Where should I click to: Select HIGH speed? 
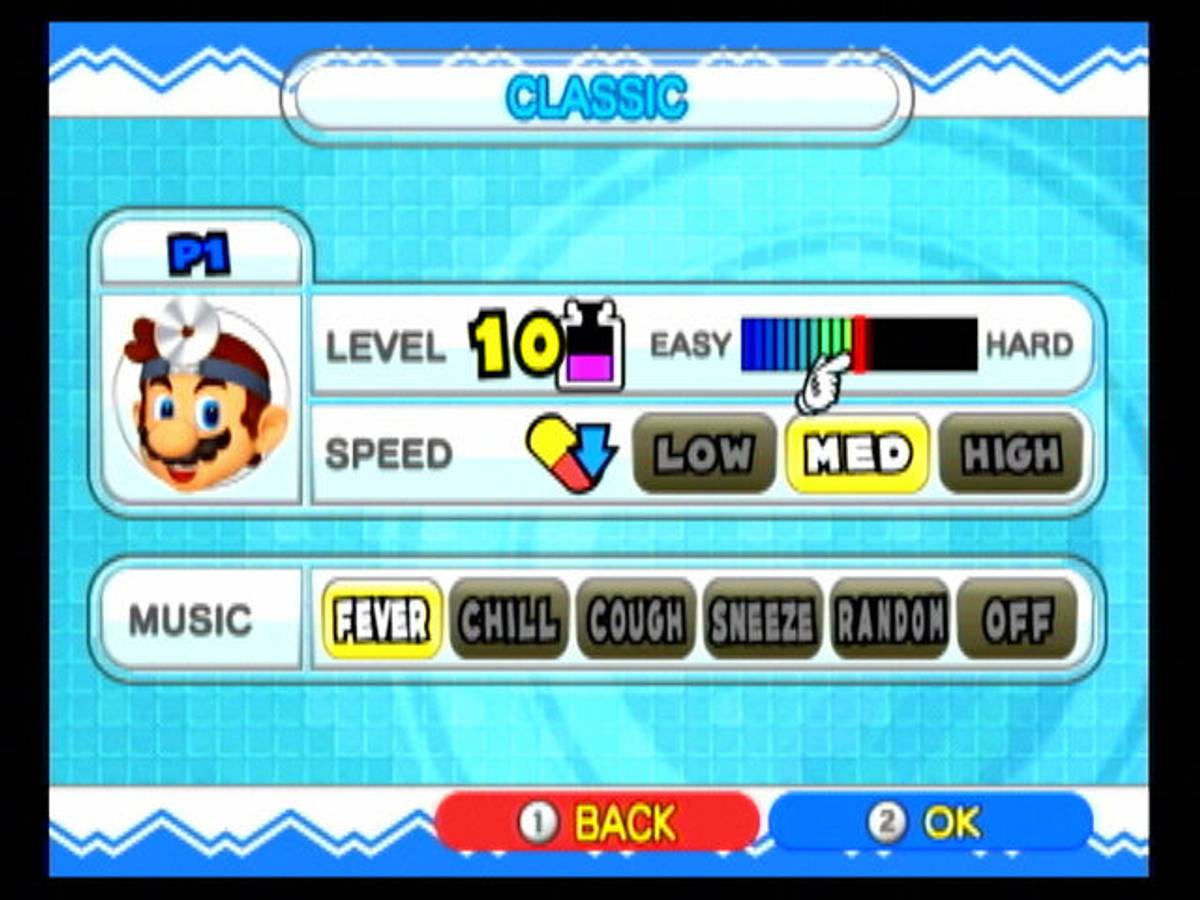click(1011, 454)
